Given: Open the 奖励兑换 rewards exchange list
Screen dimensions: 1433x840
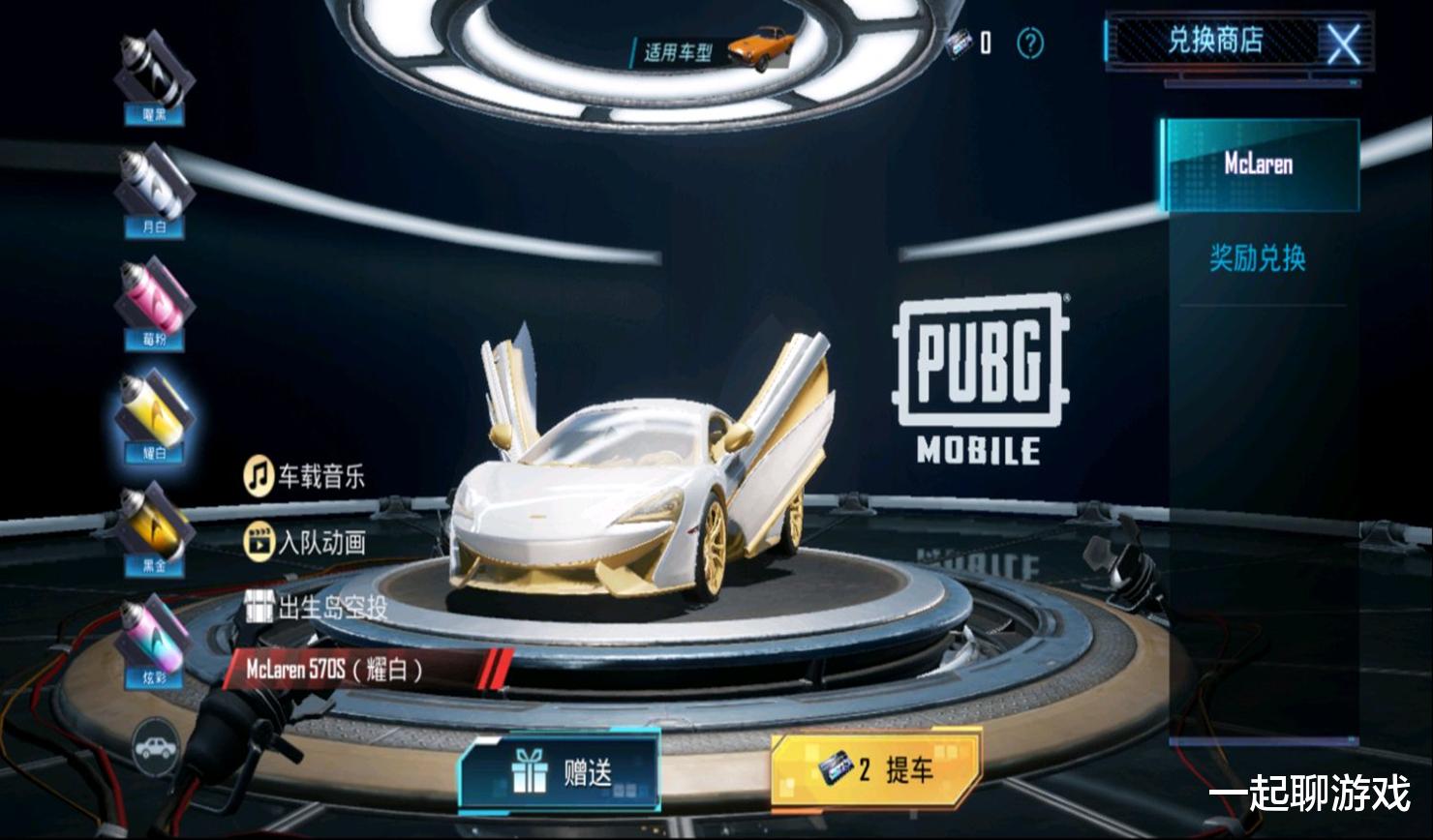Looking at the screenshot, I should click(x=1259, y=259).
